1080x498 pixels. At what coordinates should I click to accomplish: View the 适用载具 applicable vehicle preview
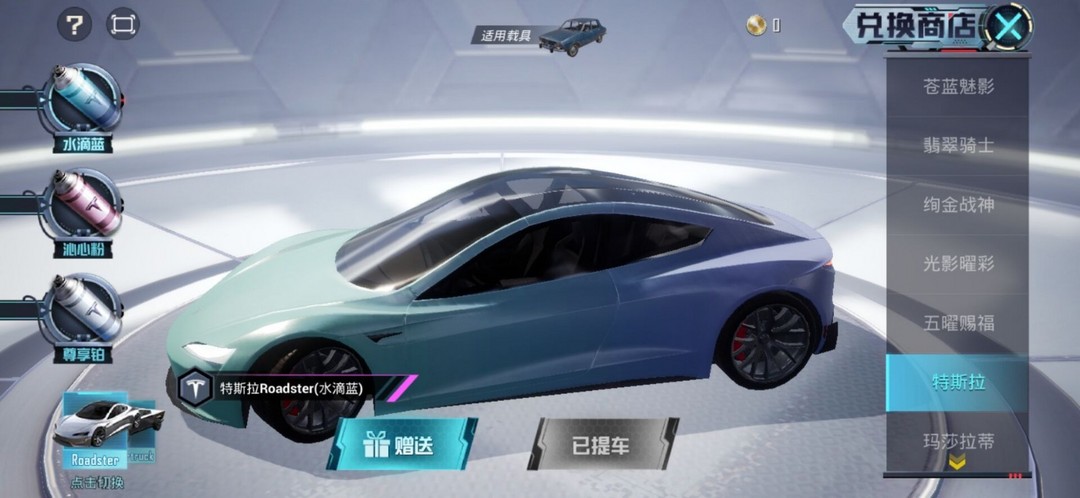tap(572, 36)
